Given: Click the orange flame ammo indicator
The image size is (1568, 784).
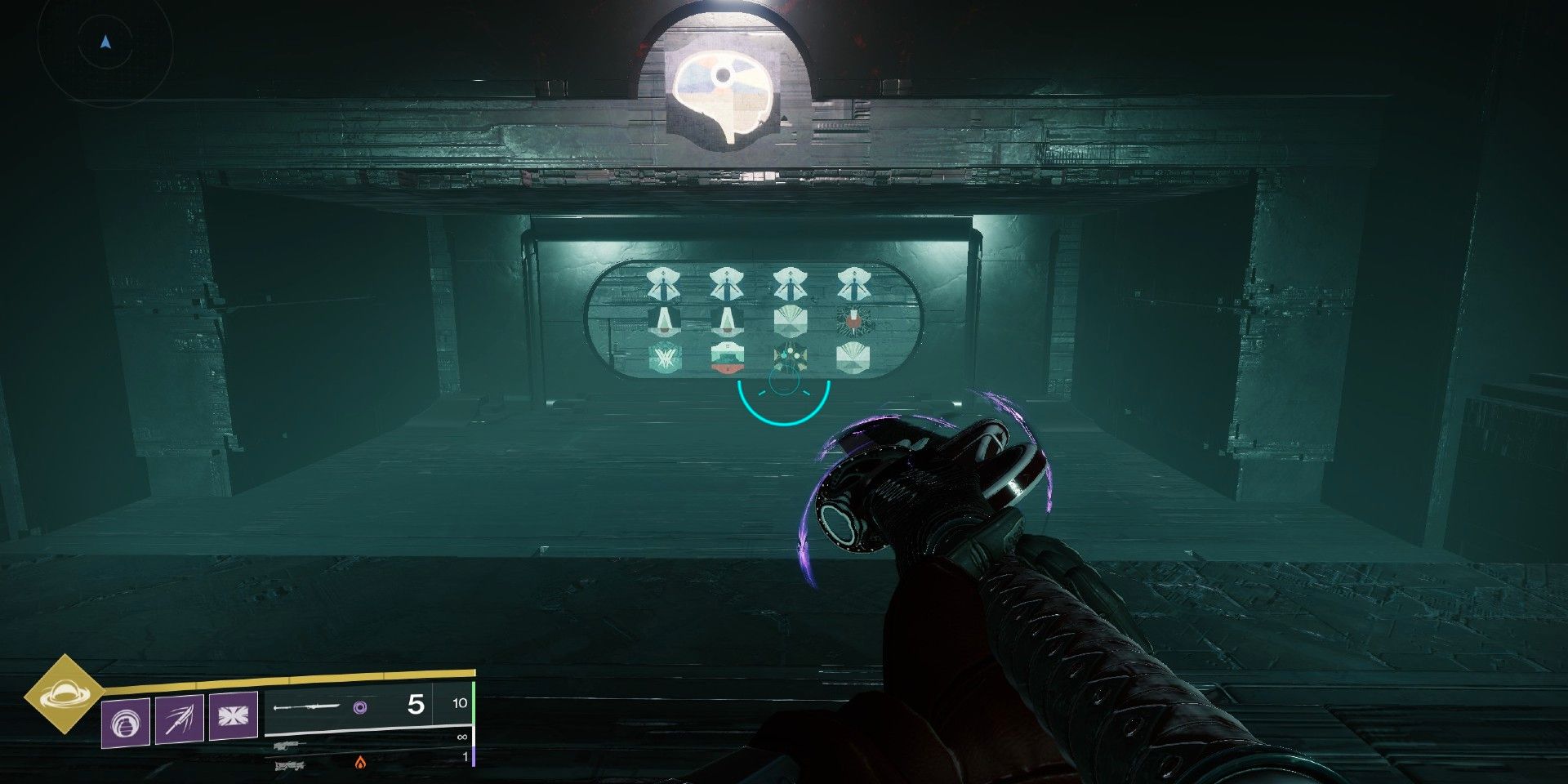Looking at the screenshot, I should [x=361, y=764].
